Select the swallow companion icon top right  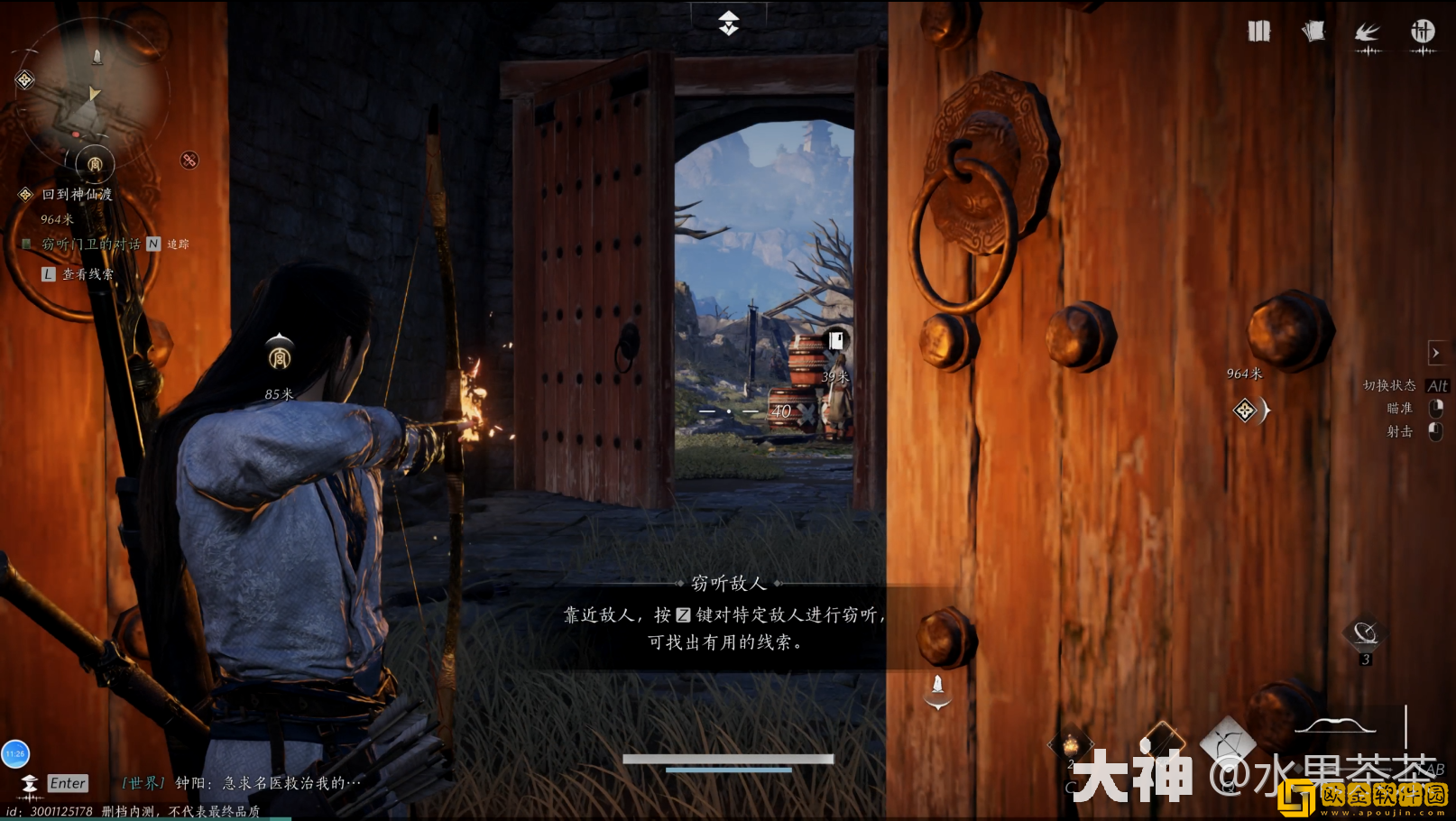click(1368, 31)
